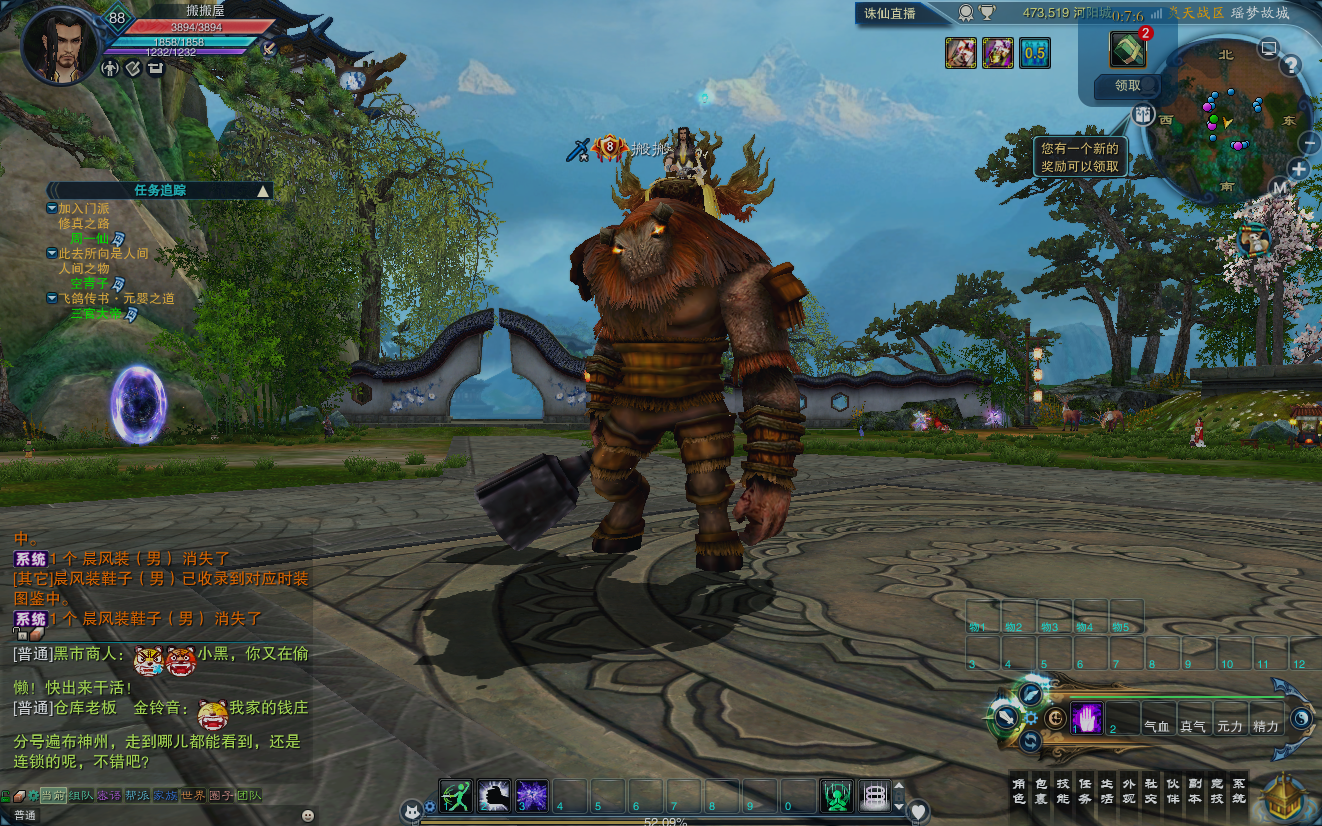The width and height of the screenshot is (1322, 826).
Task: Toggle the smiley emoticon in the chat bar
Action: [x=308, y=814]
